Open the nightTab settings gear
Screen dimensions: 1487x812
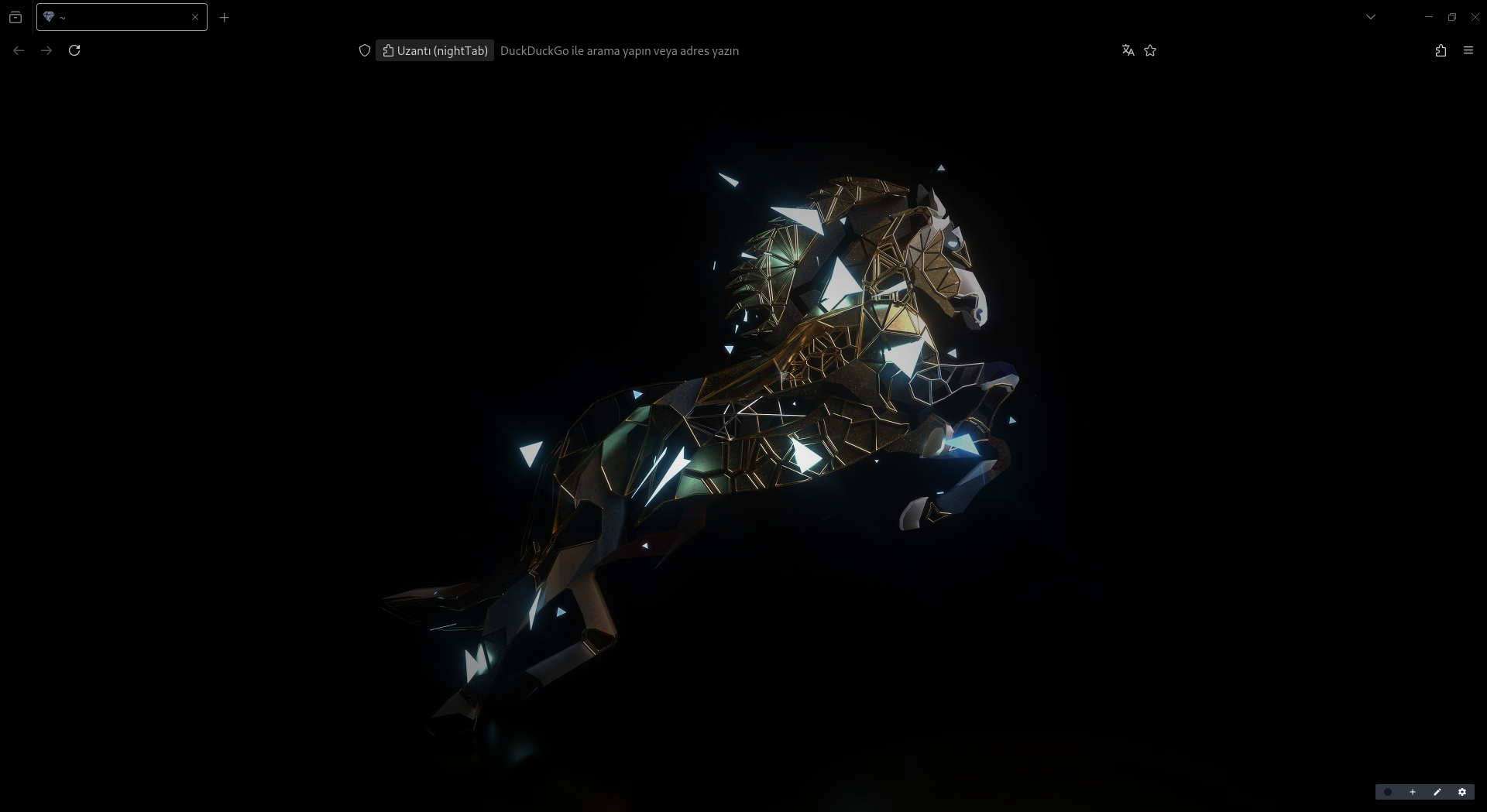click(1462, 792)
